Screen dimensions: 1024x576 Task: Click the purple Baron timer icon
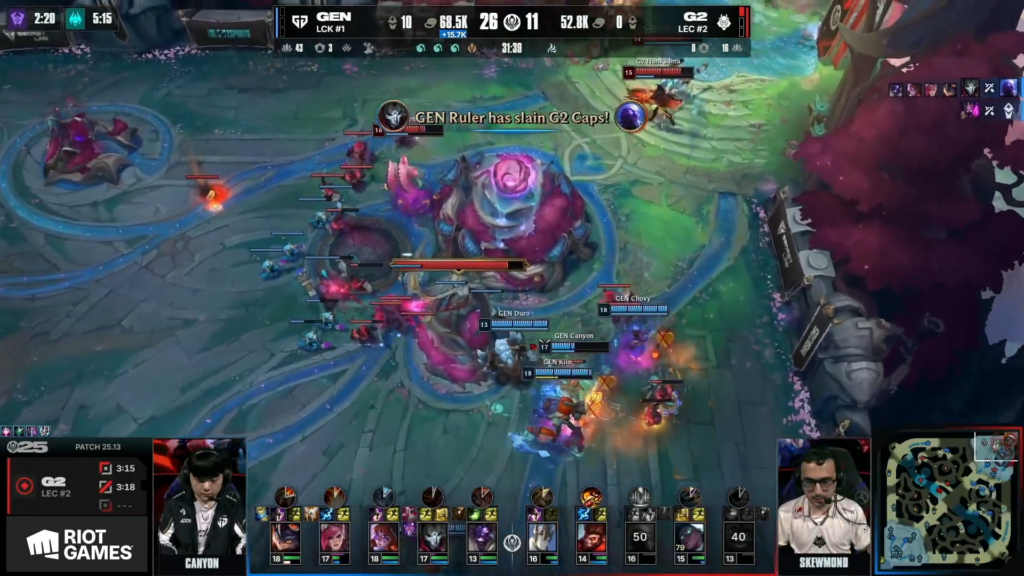tap(17, 18)
